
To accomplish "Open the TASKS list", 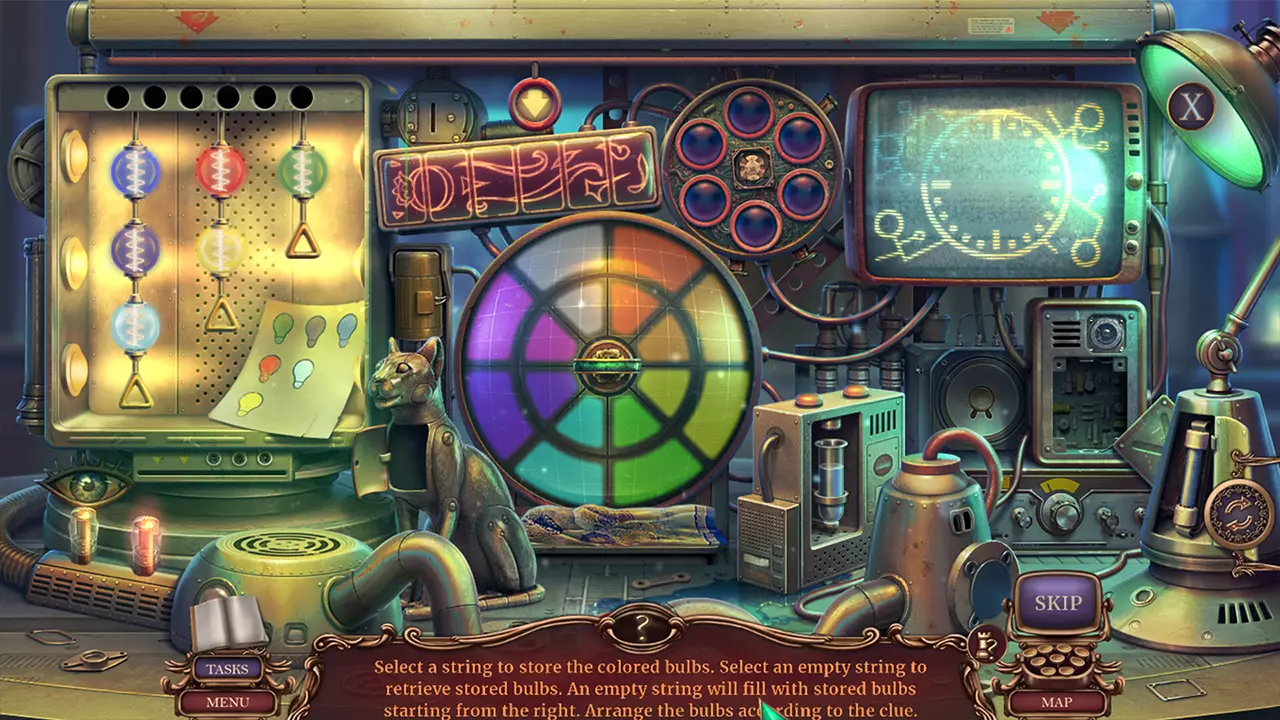I will (227, 668).
